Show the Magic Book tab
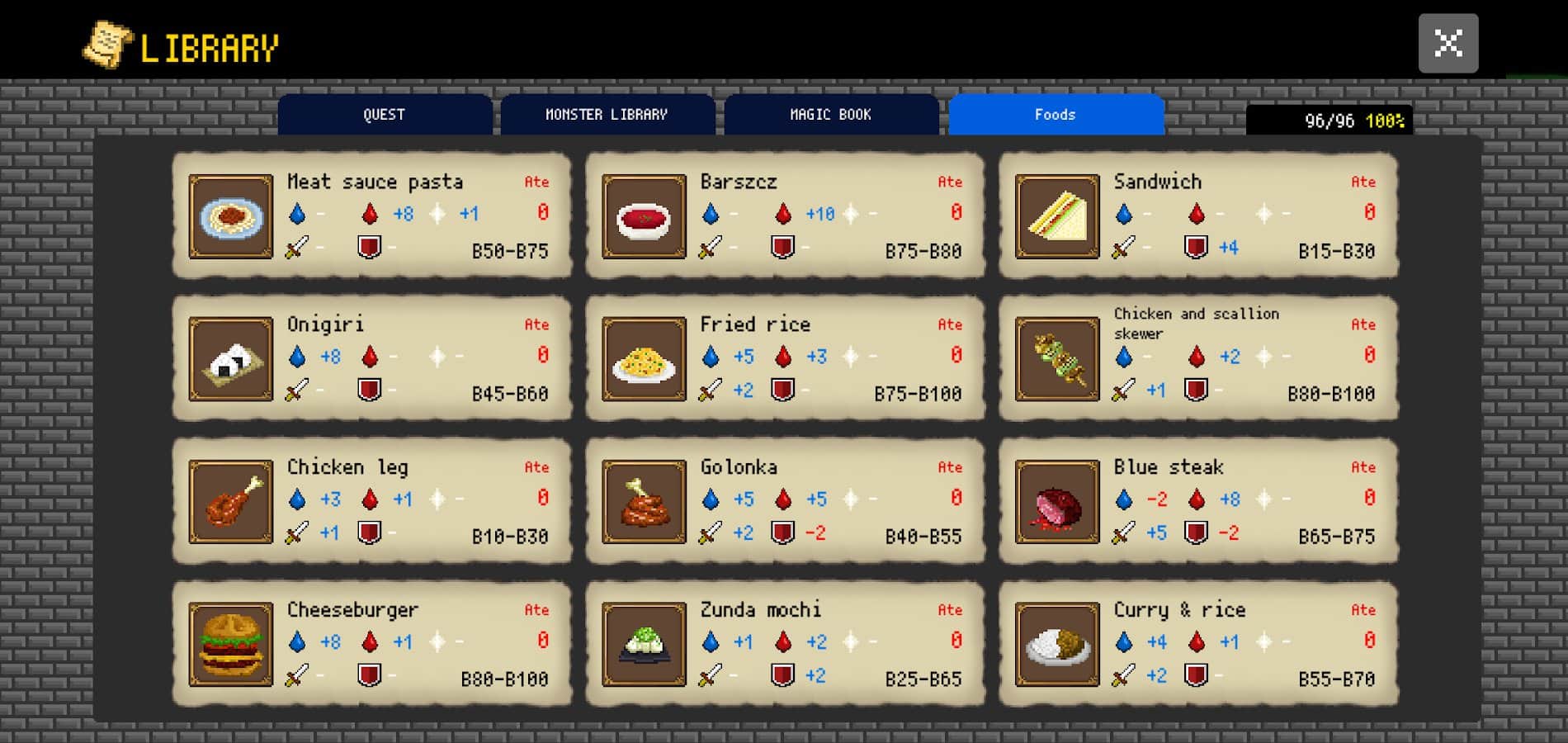The width and height of the screenshot is (1568, 743). [x=830, y=115]
